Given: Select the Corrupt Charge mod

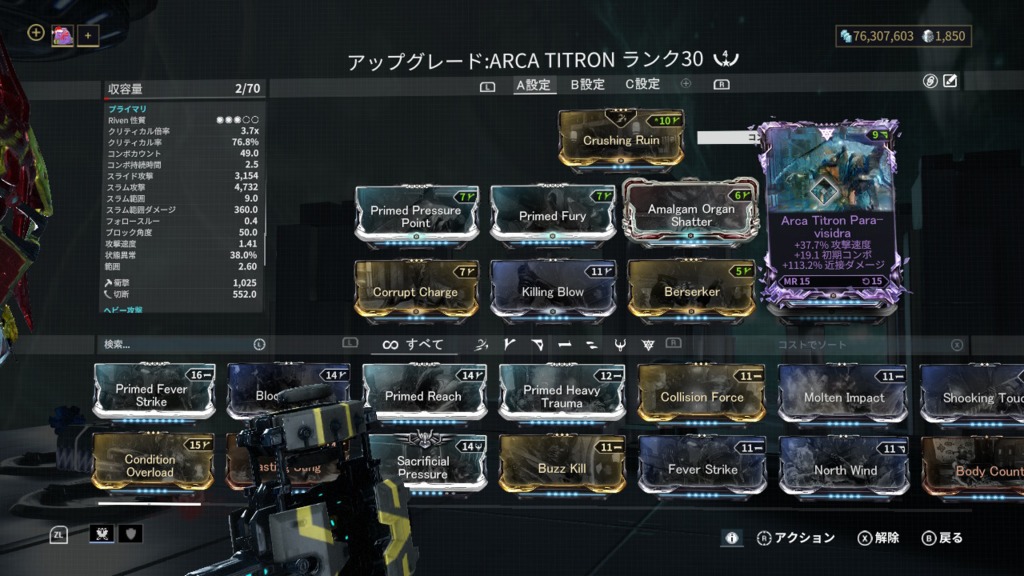Looking at the screenshot, I should pyautogui.click(x=415, y=291).
